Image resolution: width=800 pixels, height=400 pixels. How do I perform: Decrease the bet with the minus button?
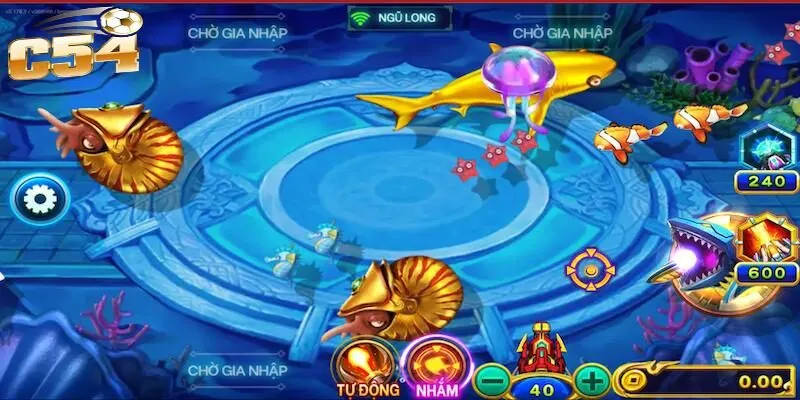[490, 380]
